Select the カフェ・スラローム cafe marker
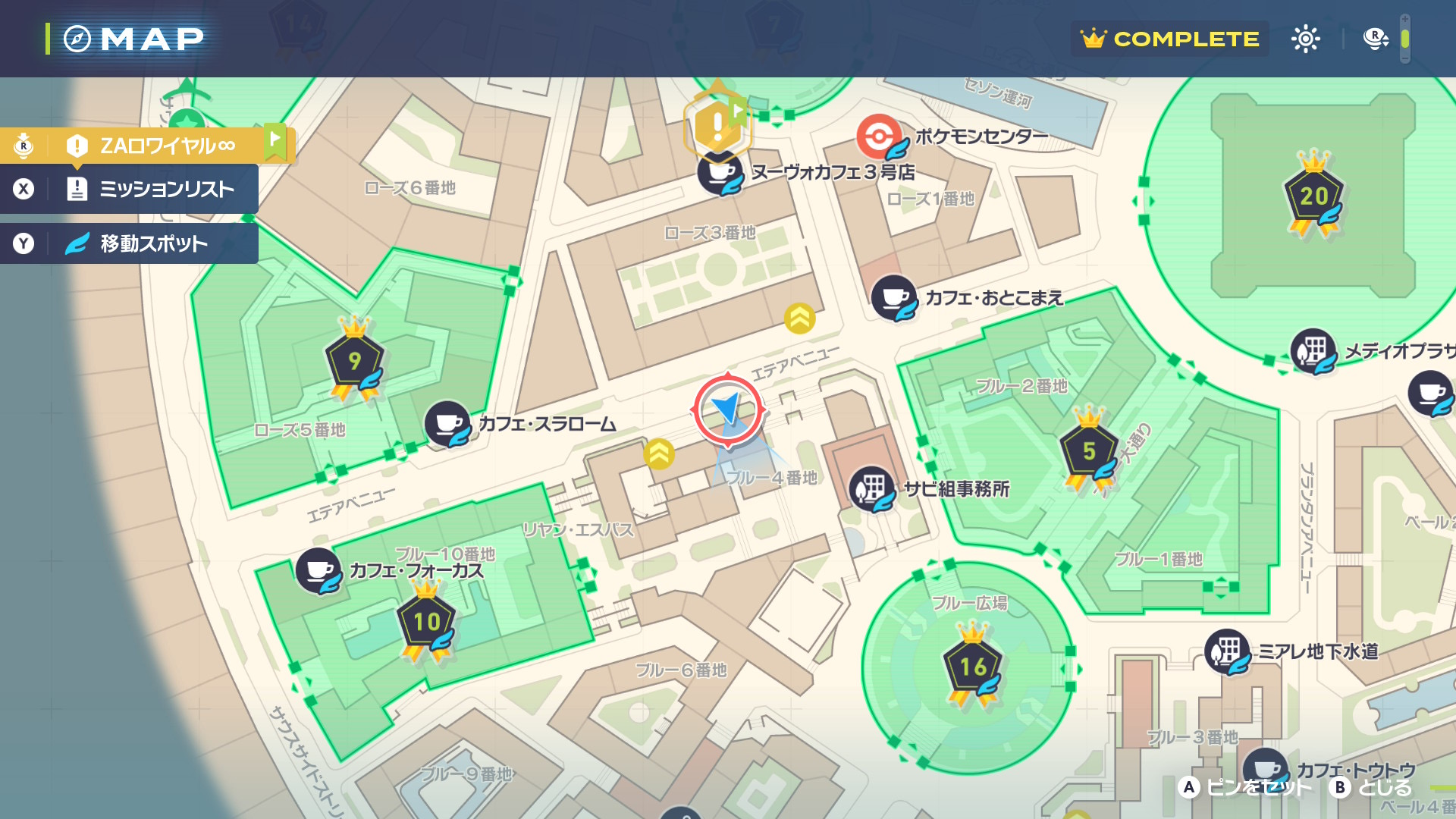This screenshot has width=1456, height=819. [447, 423]
